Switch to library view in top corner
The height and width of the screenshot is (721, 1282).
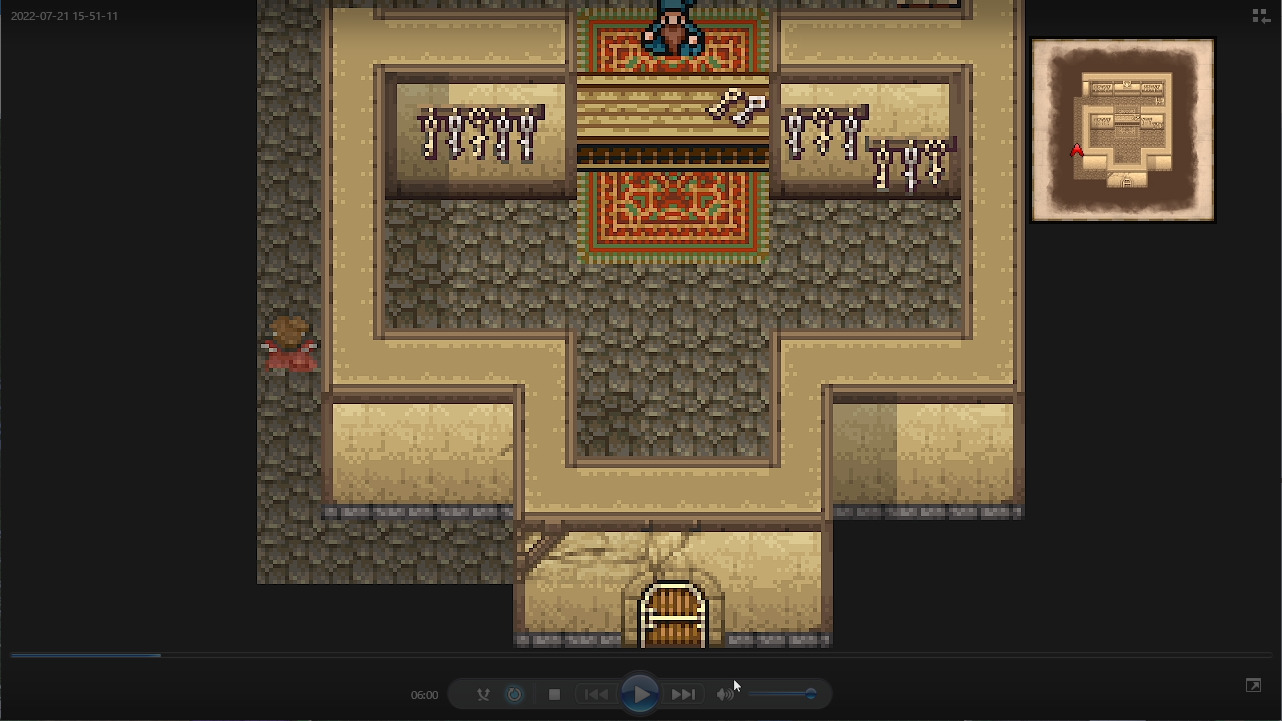click(x=1261, y=16)
